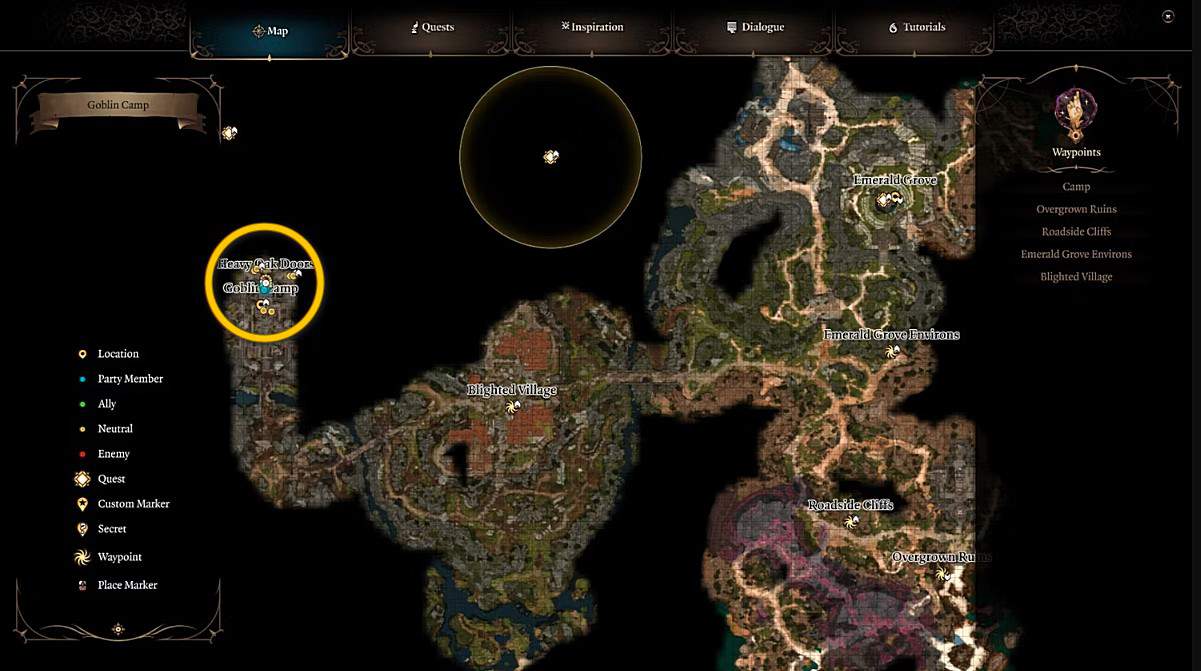Screen dimensions: 1201x671
Task: Choose Emerald Grove Environs in the Waypoints list
Action: (x=1076, y=254)
